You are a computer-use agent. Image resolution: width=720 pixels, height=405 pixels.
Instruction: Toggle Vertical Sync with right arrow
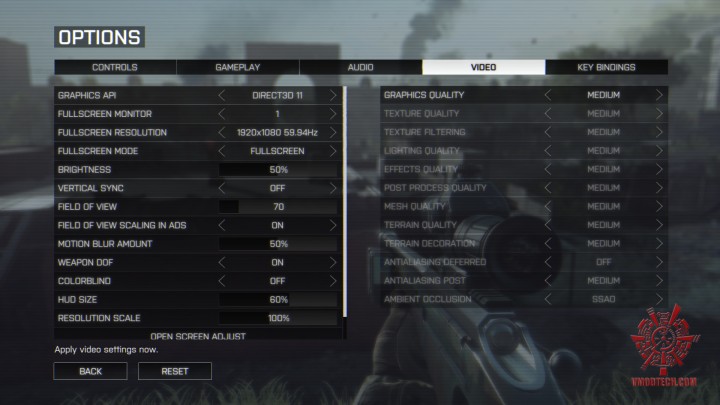tap(333, 188)
